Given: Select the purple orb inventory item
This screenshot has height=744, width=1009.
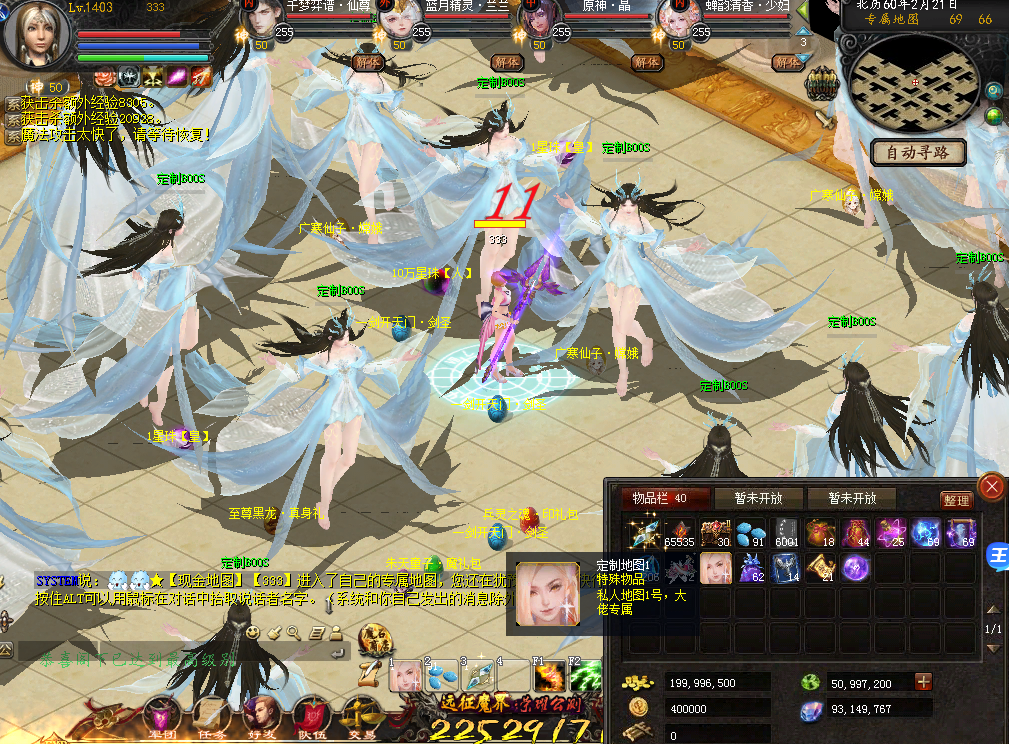Looking at the screenshot, I should 857,568.
